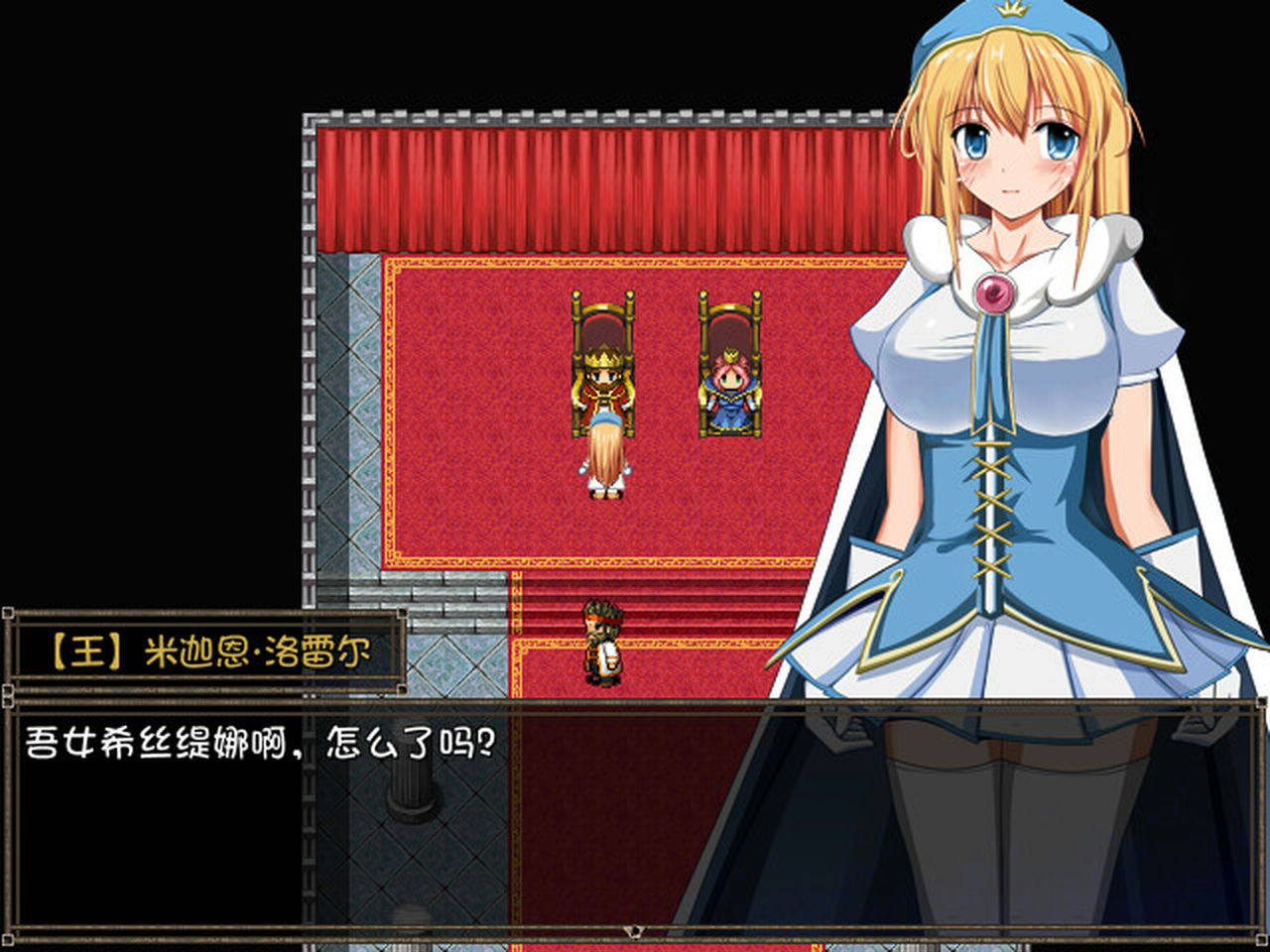Click the guard sprite on the red staircase
1270x952 pixels.
click(x=603, y=640)
